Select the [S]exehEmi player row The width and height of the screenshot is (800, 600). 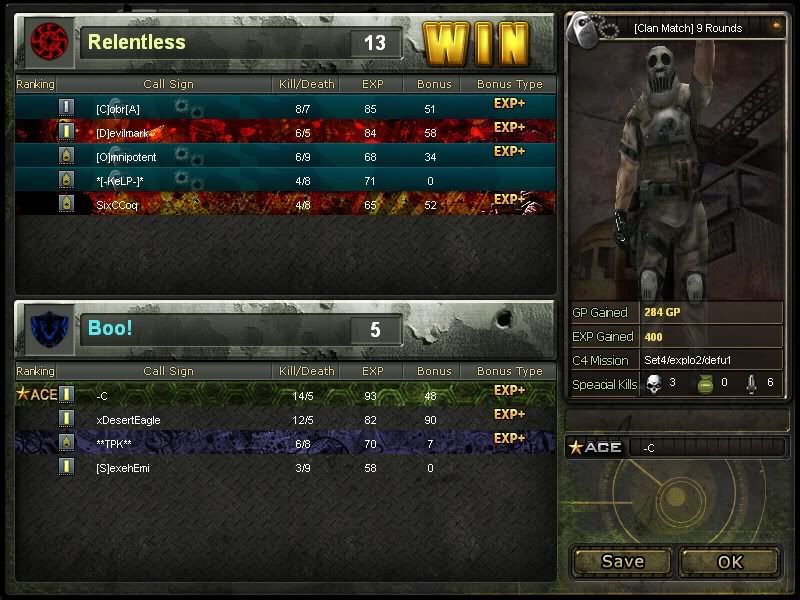point(285,467)
